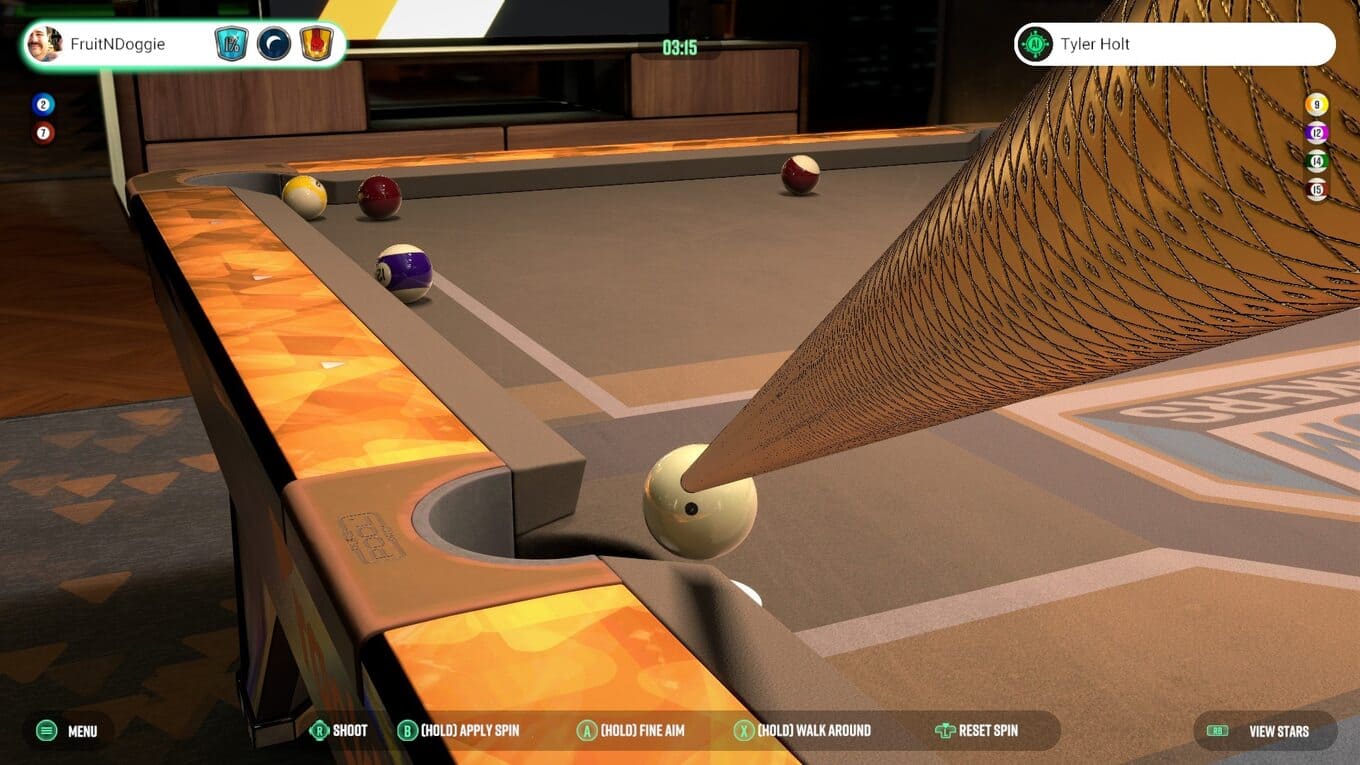Click FruitNDoggie's player avatar

[x=44, y=44]
